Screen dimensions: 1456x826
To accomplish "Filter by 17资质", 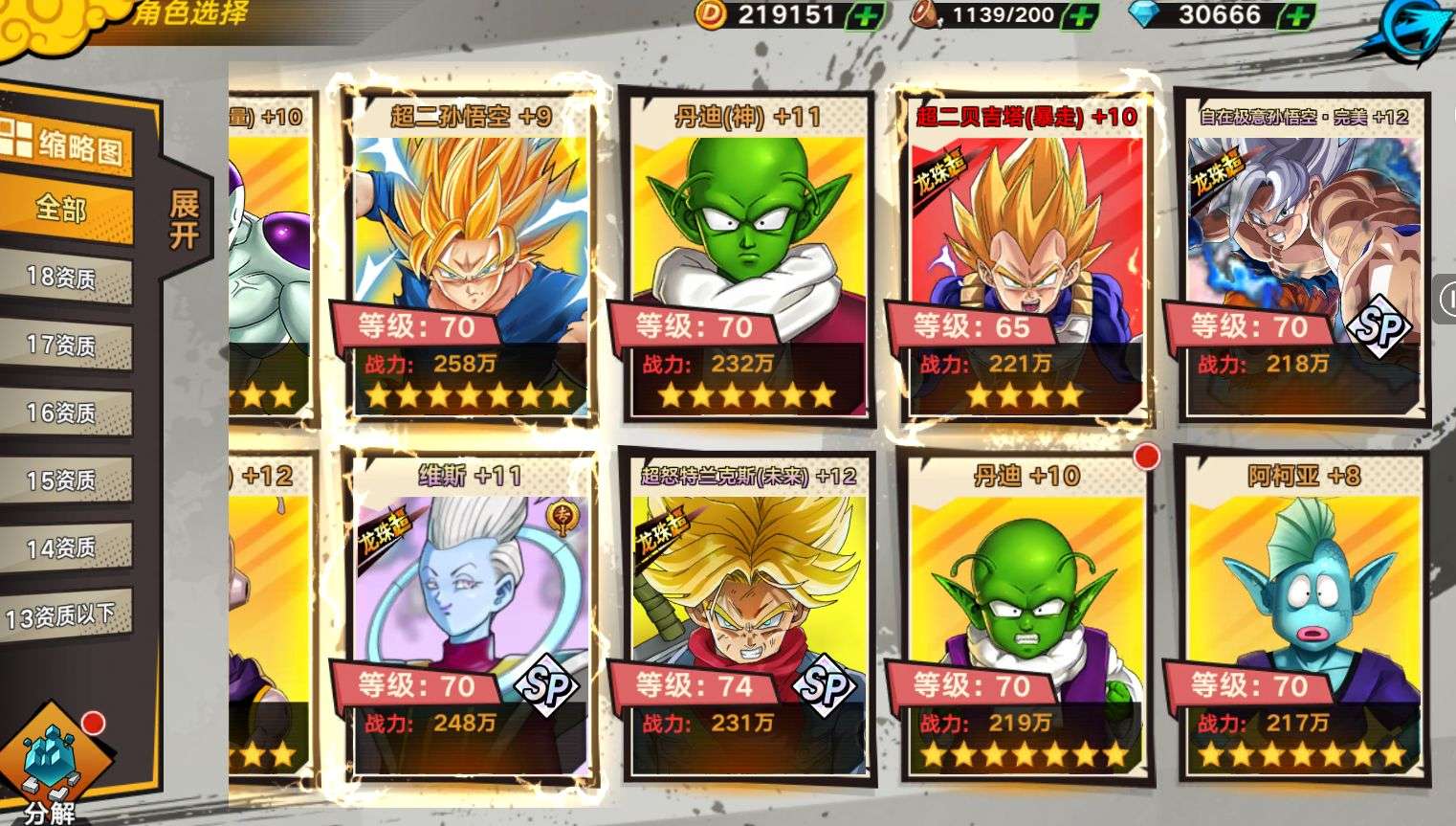I will [63, 345].
